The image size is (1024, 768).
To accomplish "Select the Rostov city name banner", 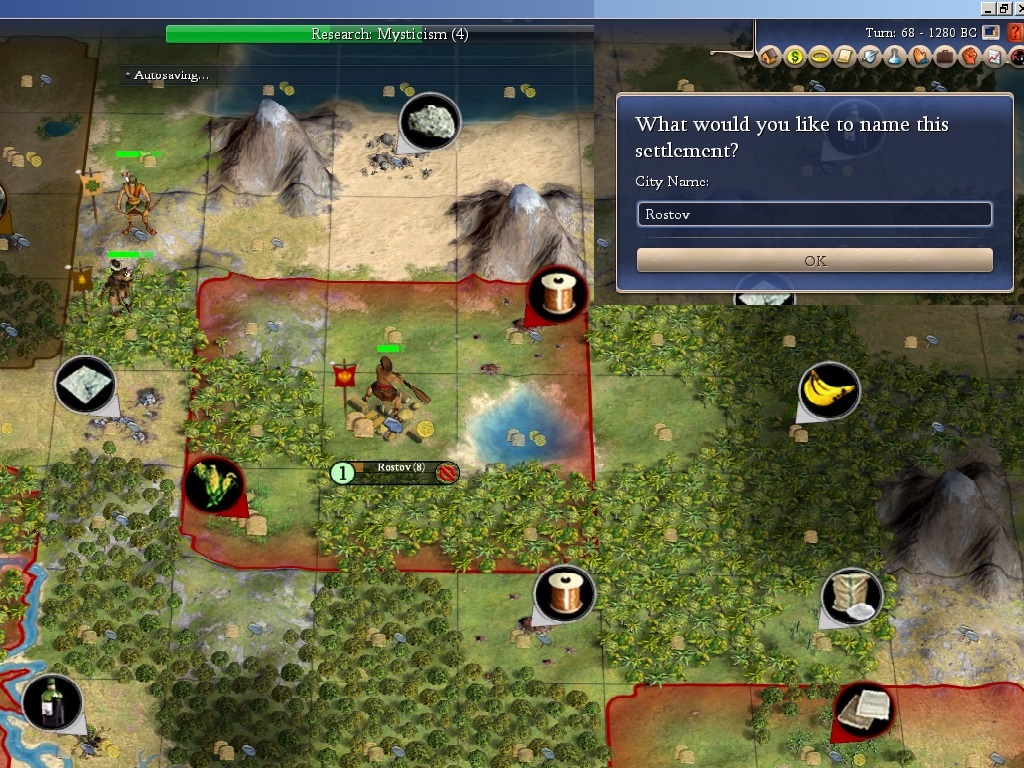I will click(400, 471).
